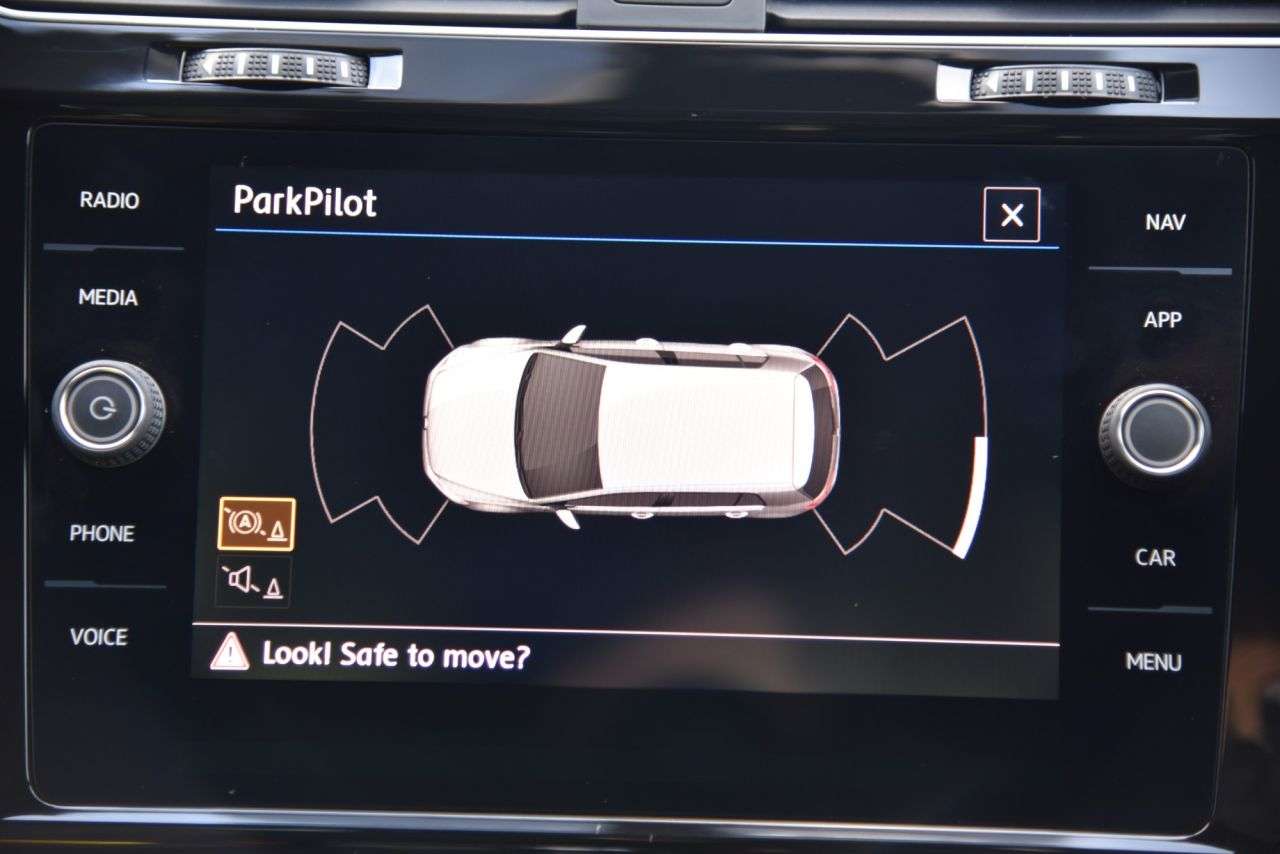Activate VOICE control
This screenshot has width=1280, height=854.
99,637
